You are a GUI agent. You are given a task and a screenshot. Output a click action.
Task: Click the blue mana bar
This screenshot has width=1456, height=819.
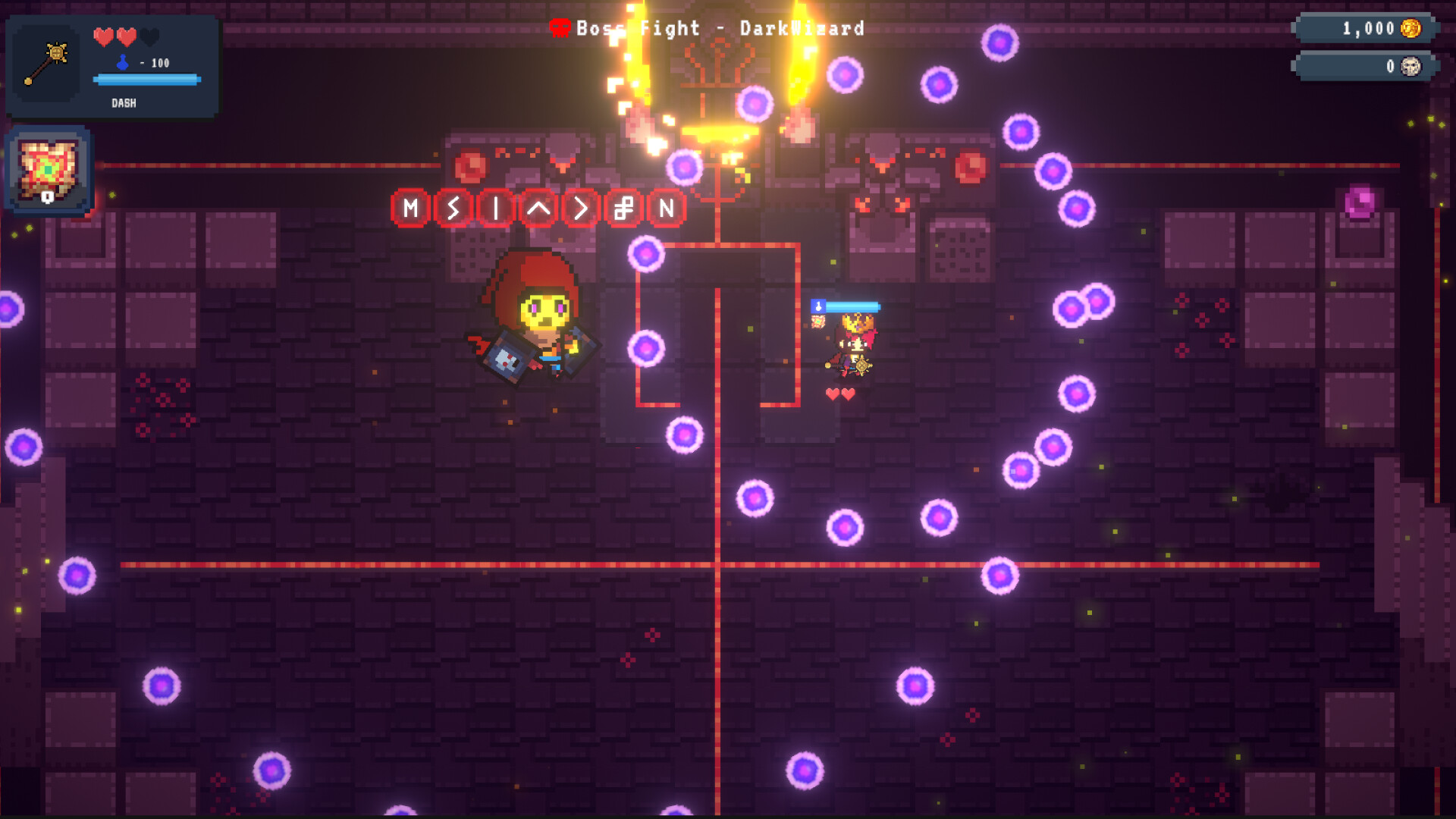click(146, 79)
